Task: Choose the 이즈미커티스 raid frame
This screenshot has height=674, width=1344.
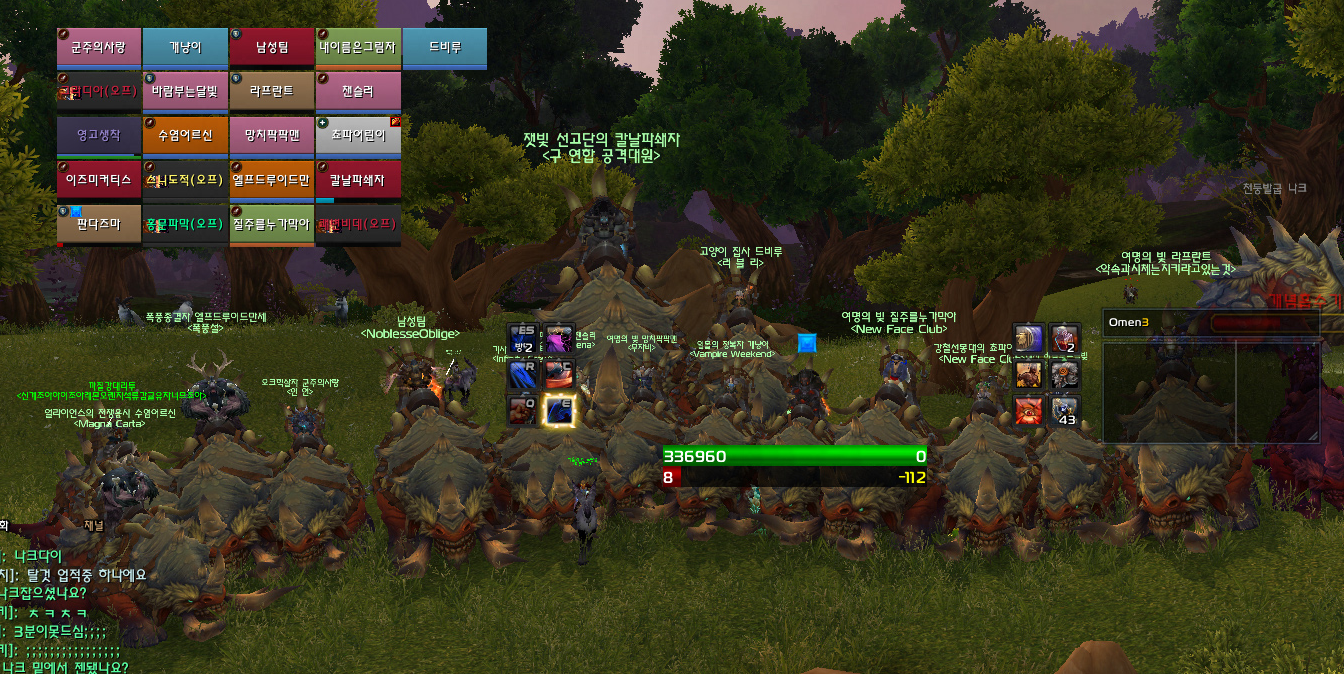Action: 98,180
